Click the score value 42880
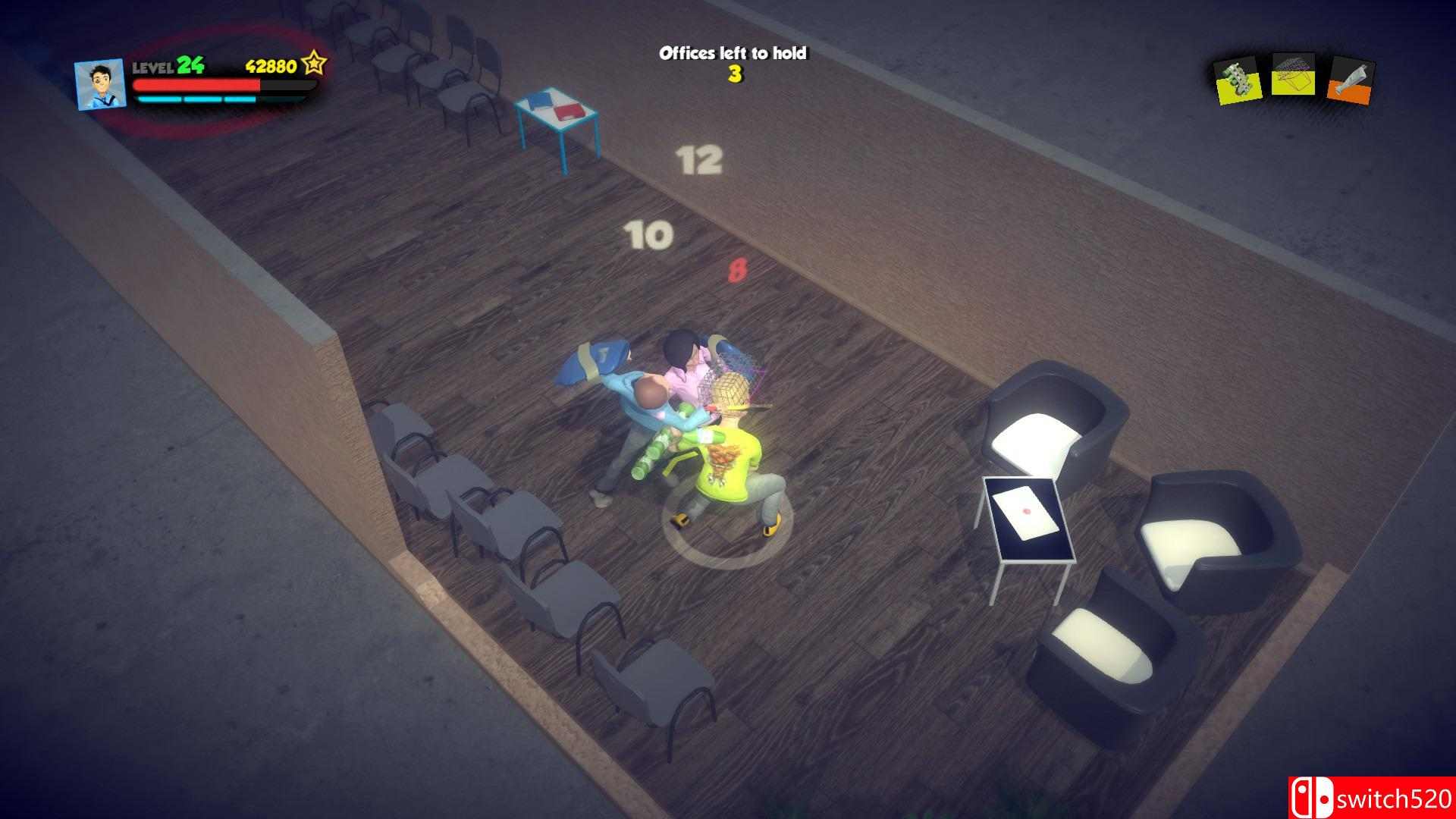1456x819 pixels. click(x=271, y=66)
